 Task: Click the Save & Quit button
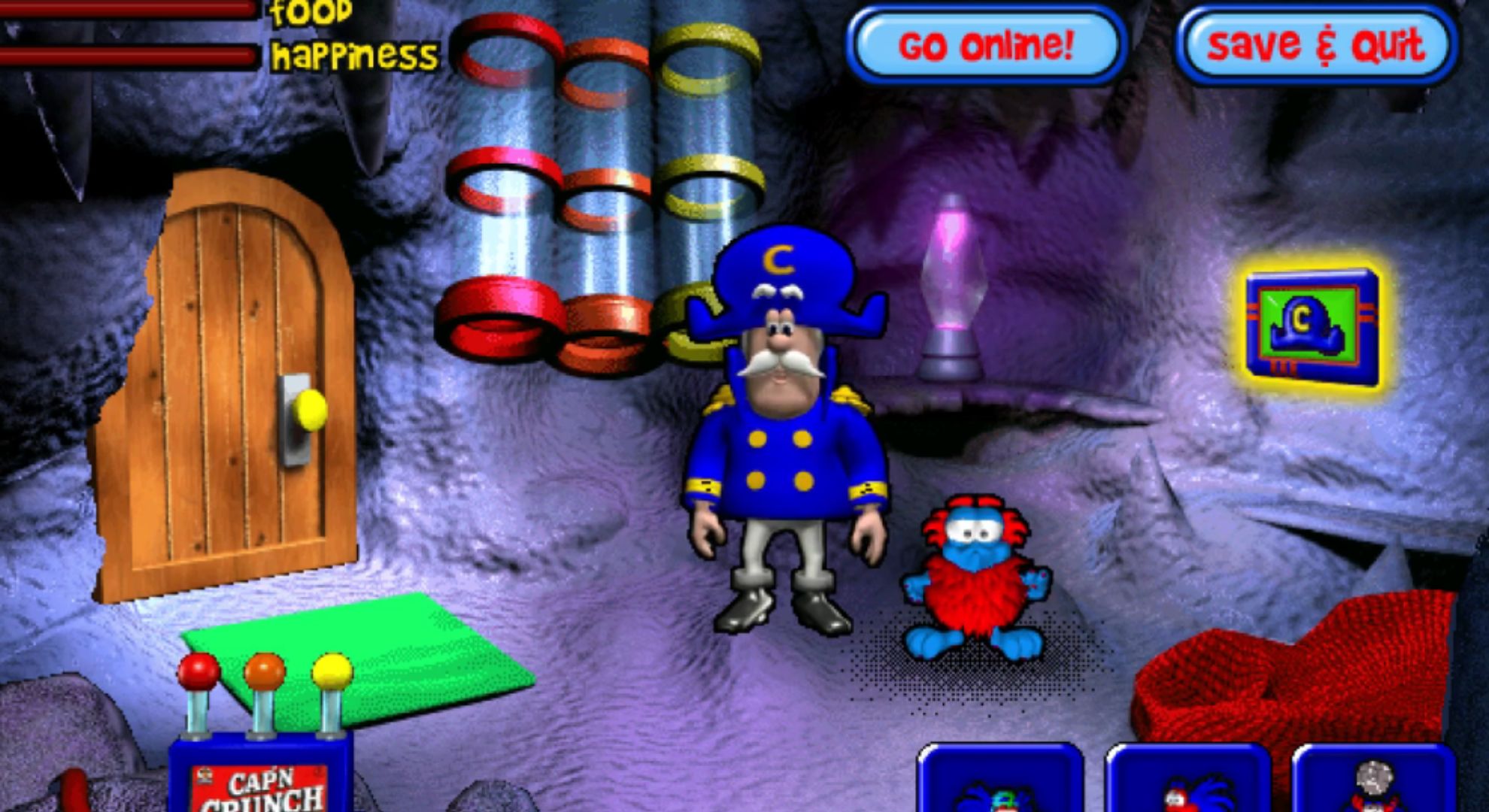tap(1316, 44)
